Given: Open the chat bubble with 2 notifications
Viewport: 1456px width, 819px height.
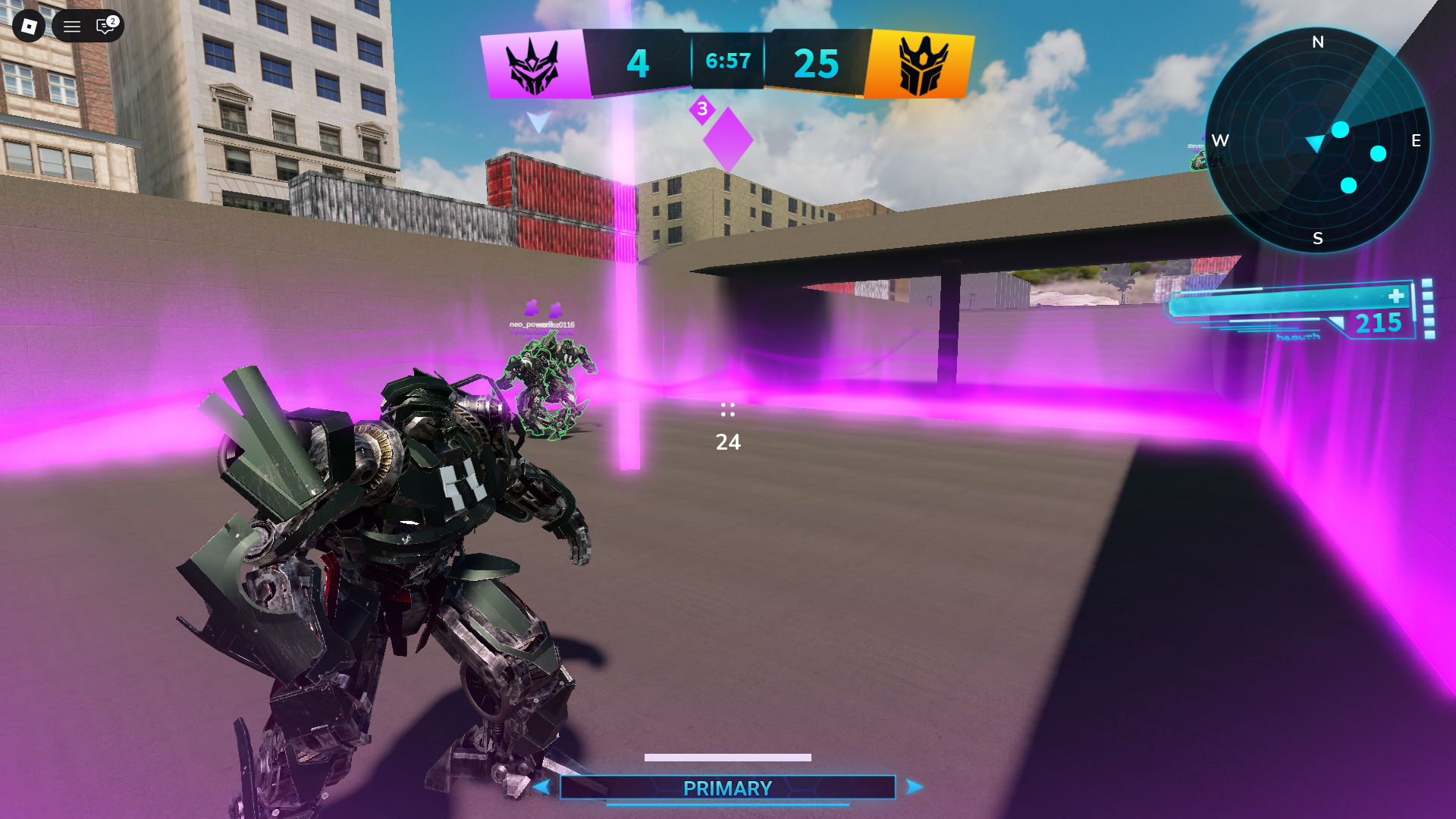Looking at the screenshot, I should pos(104,27).
